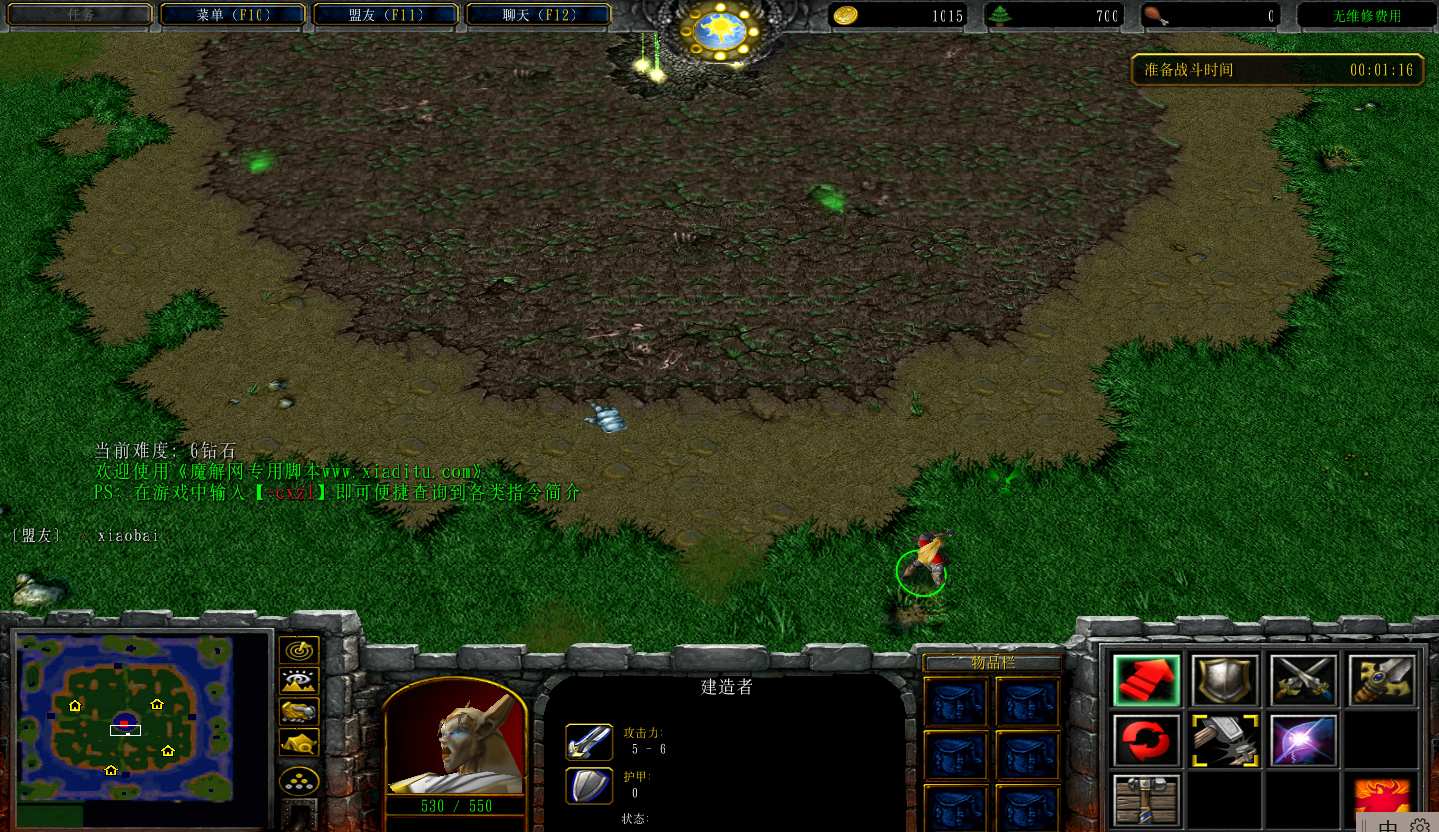Select the red upward arrow command
This screenshot has height=832, width=1439.
coord(1146,681)
